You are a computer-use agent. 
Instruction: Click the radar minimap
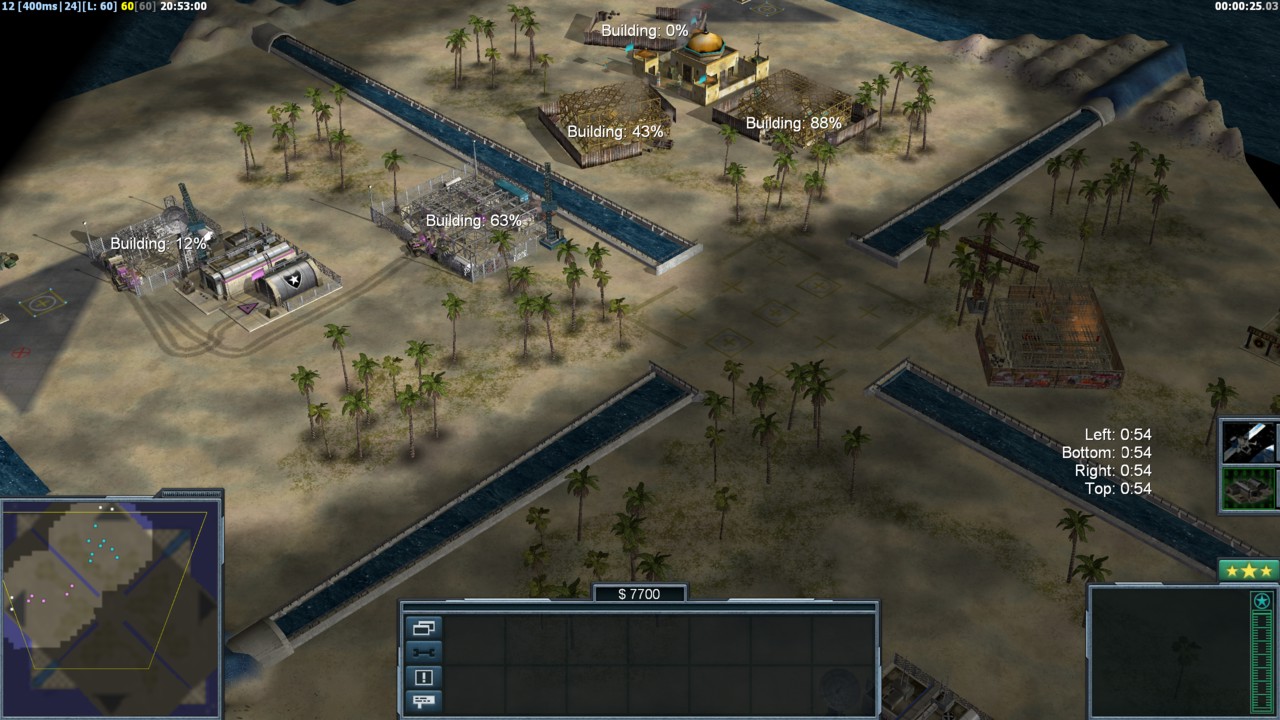pos(110,603)
